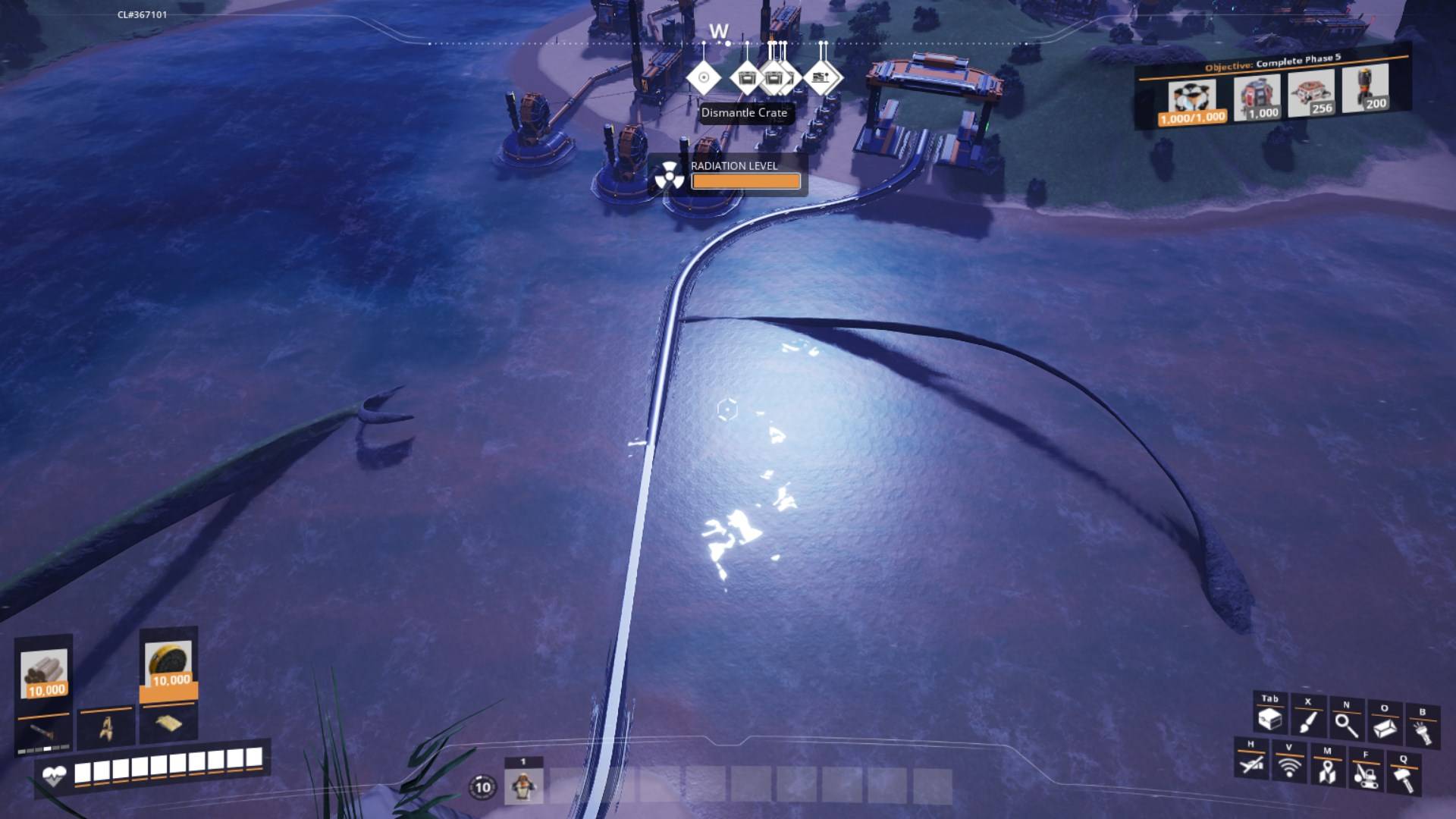
Task: Open the inventory crate icon
Action: pos(1269,718)
